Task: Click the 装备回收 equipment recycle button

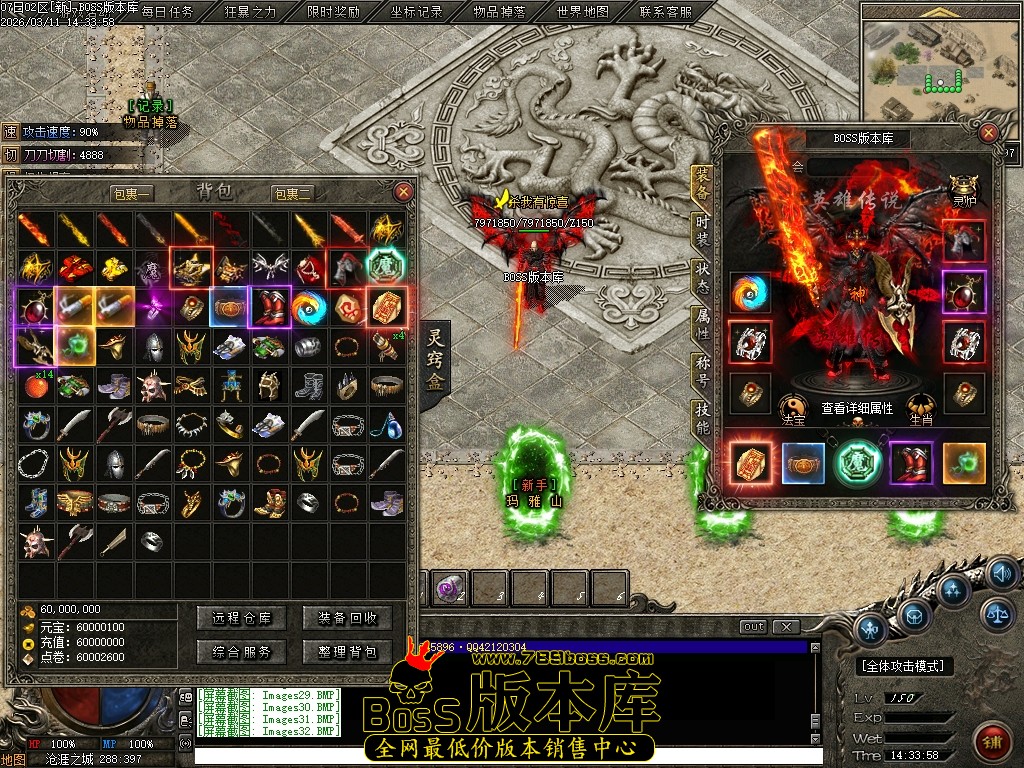Action: (x=347, y=618)
